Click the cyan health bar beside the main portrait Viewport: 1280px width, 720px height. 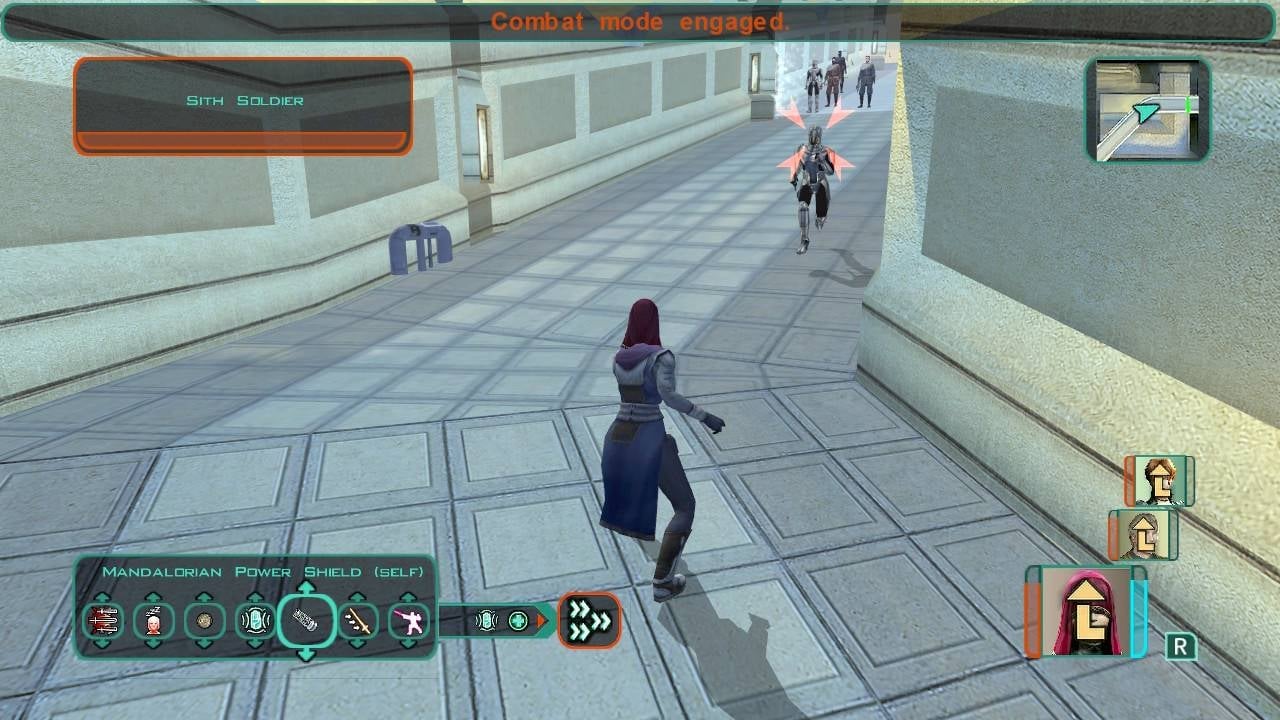1138,620
